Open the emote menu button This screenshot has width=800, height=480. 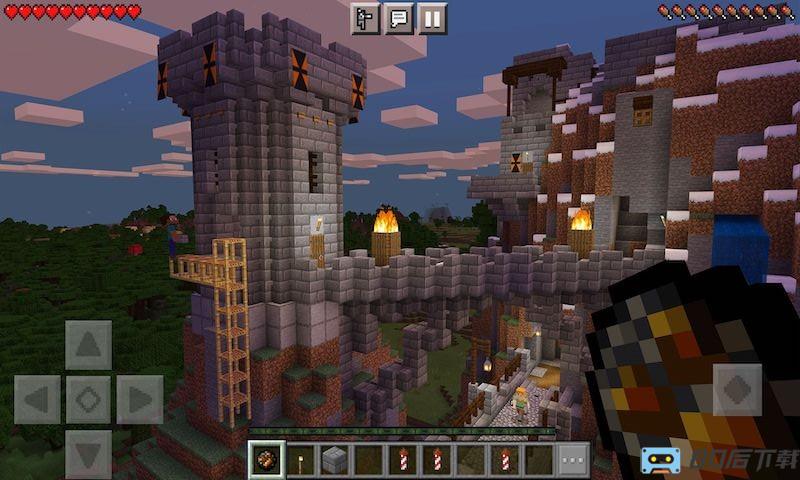(x=365, y=18)
